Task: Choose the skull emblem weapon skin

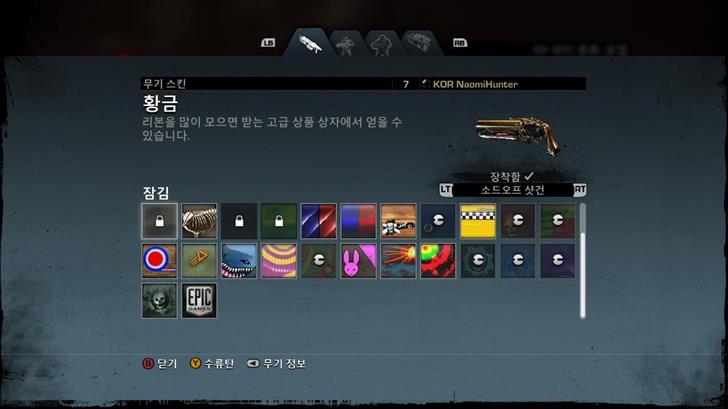Action: click(159, 301)
